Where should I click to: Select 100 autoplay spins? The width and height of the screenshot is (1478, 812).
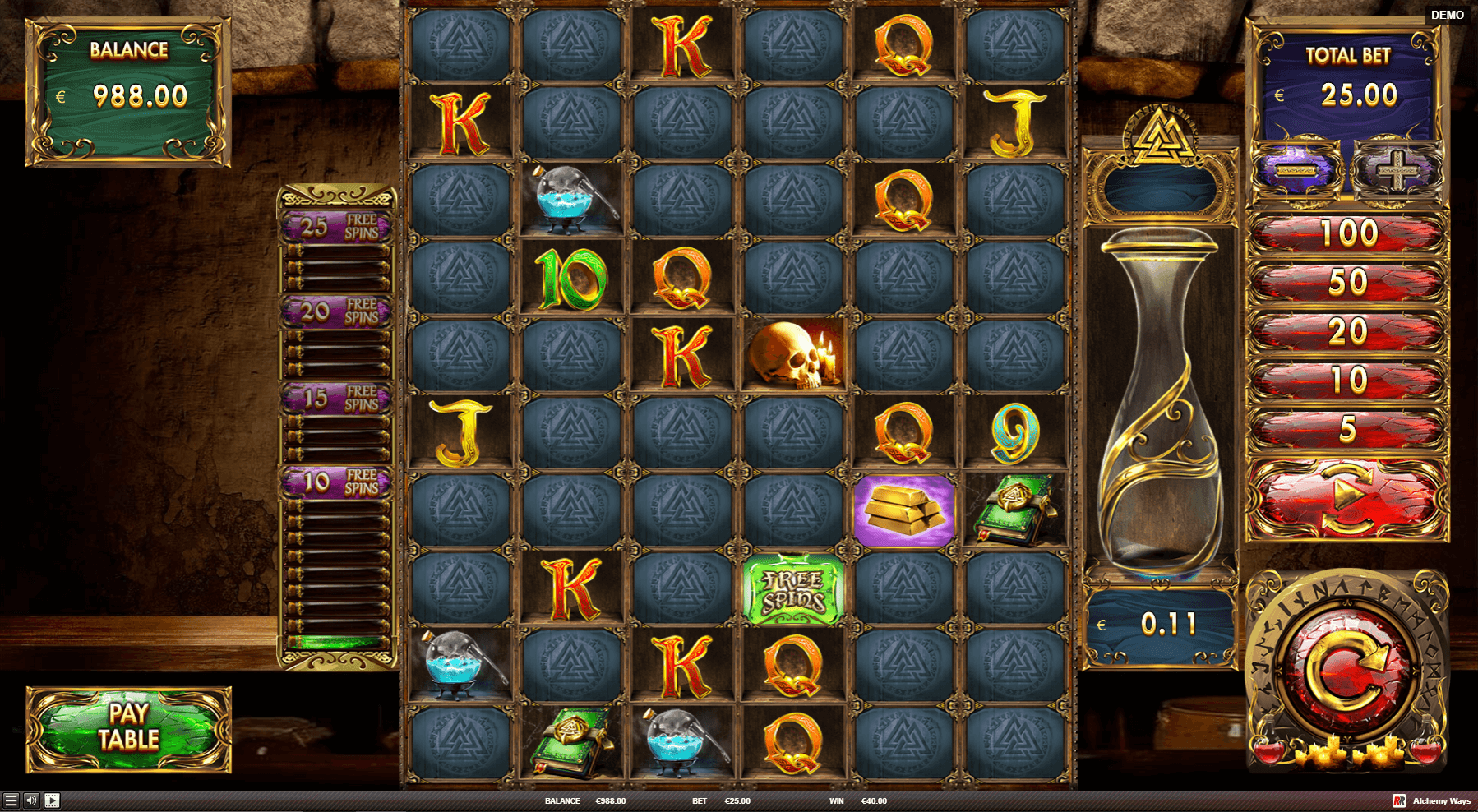click(1347, 234)
